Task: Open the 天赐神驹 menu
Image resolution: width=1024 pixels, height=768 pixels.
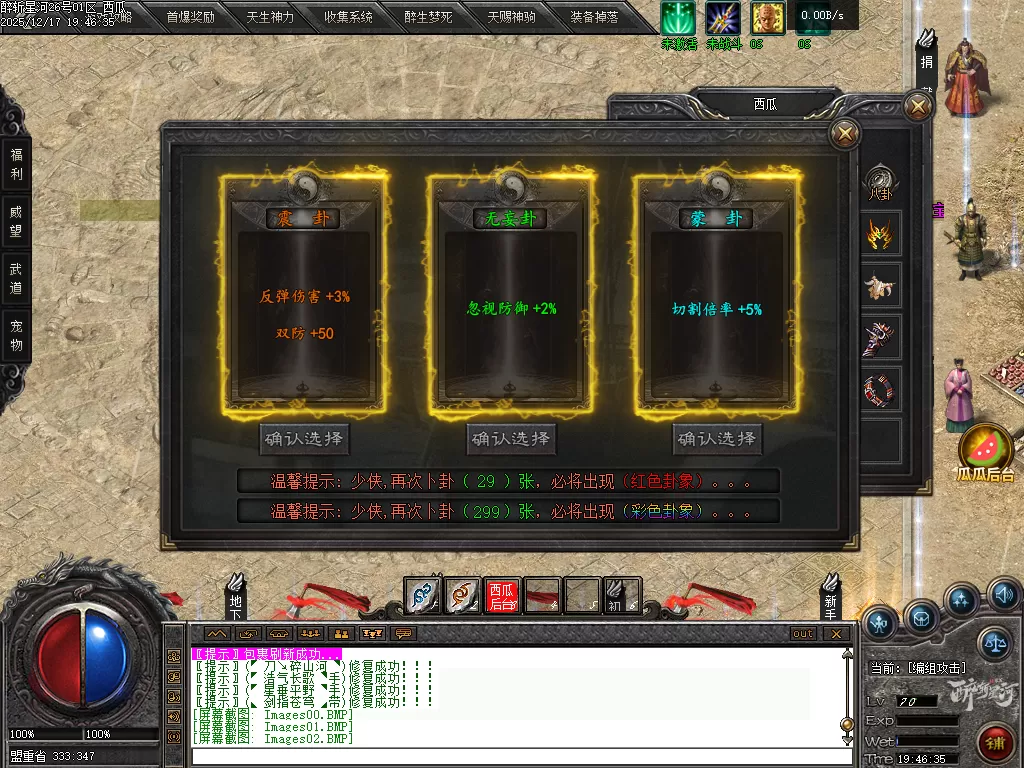Action: click(511, 17)
